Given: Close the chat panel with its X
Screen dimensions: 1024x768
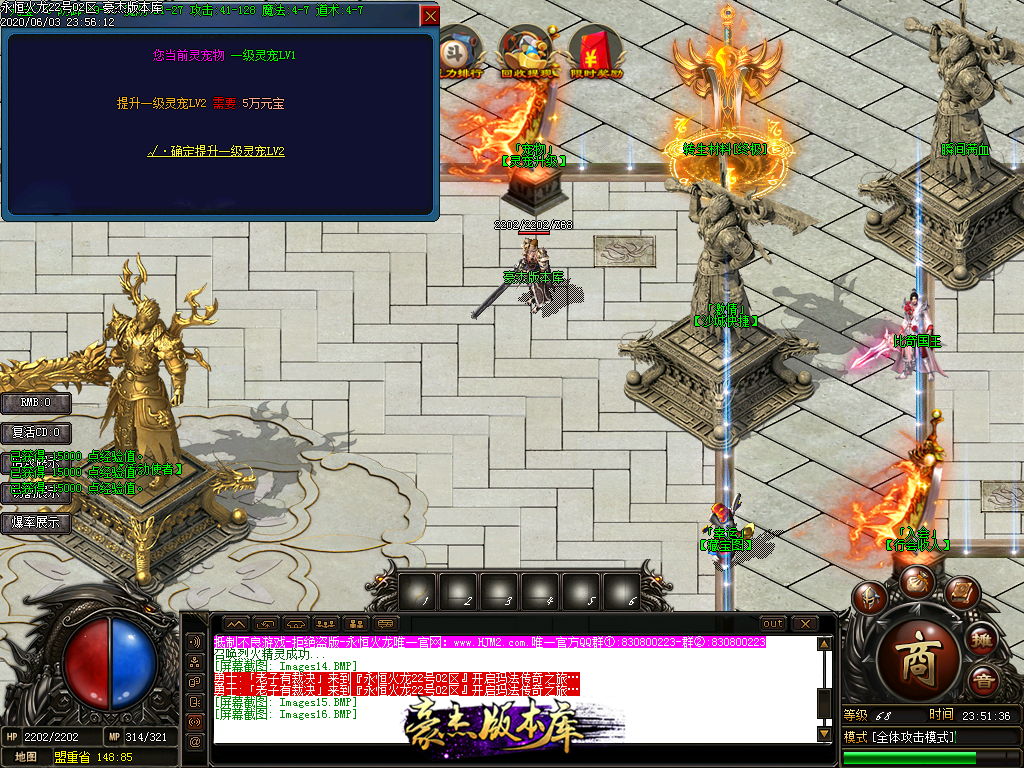Looking at the screenshot, I should (805, 624).
